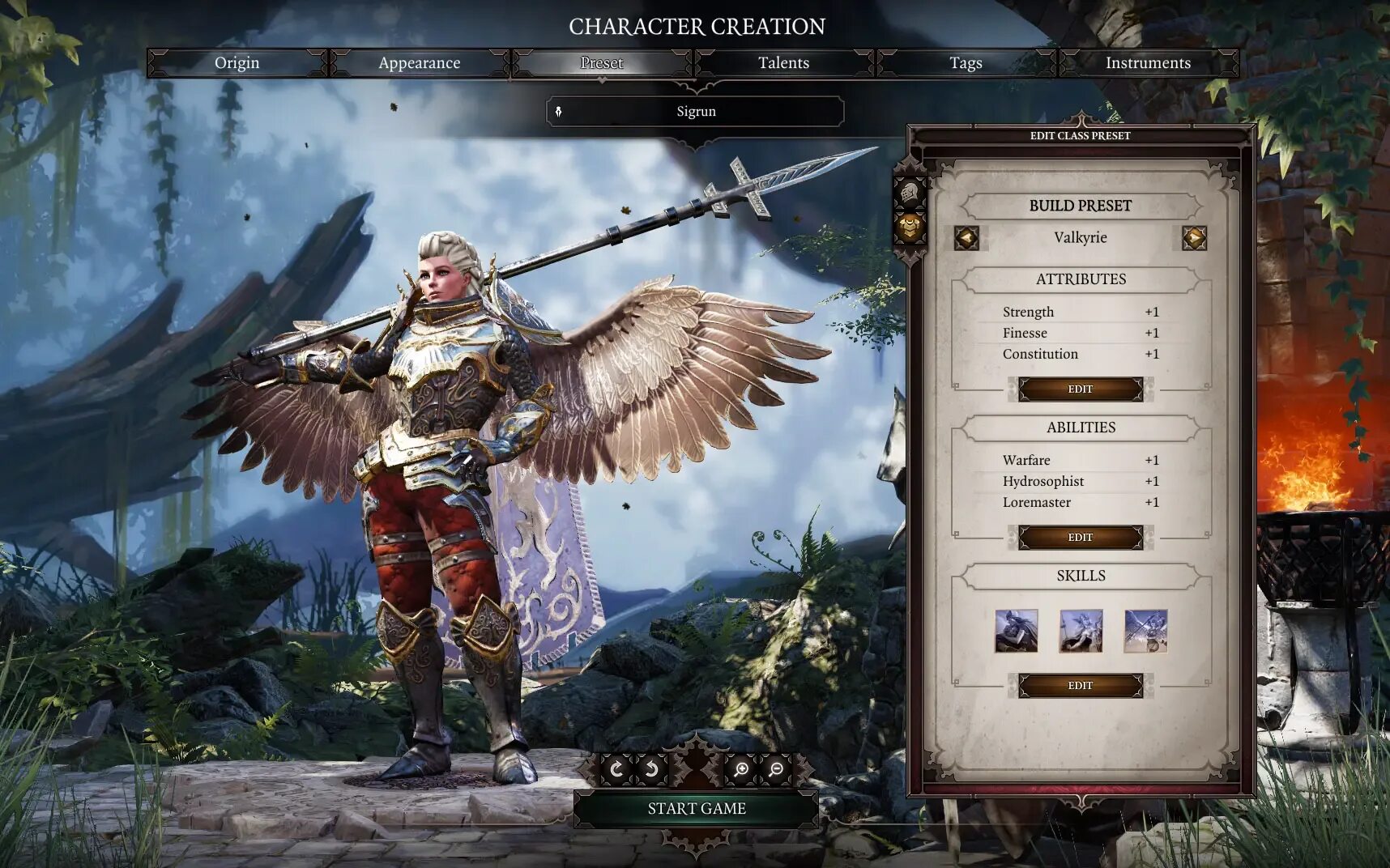This screenshot has width=1390, height=868.
Task: Open the Tags tab
Action: pos(966,63)
